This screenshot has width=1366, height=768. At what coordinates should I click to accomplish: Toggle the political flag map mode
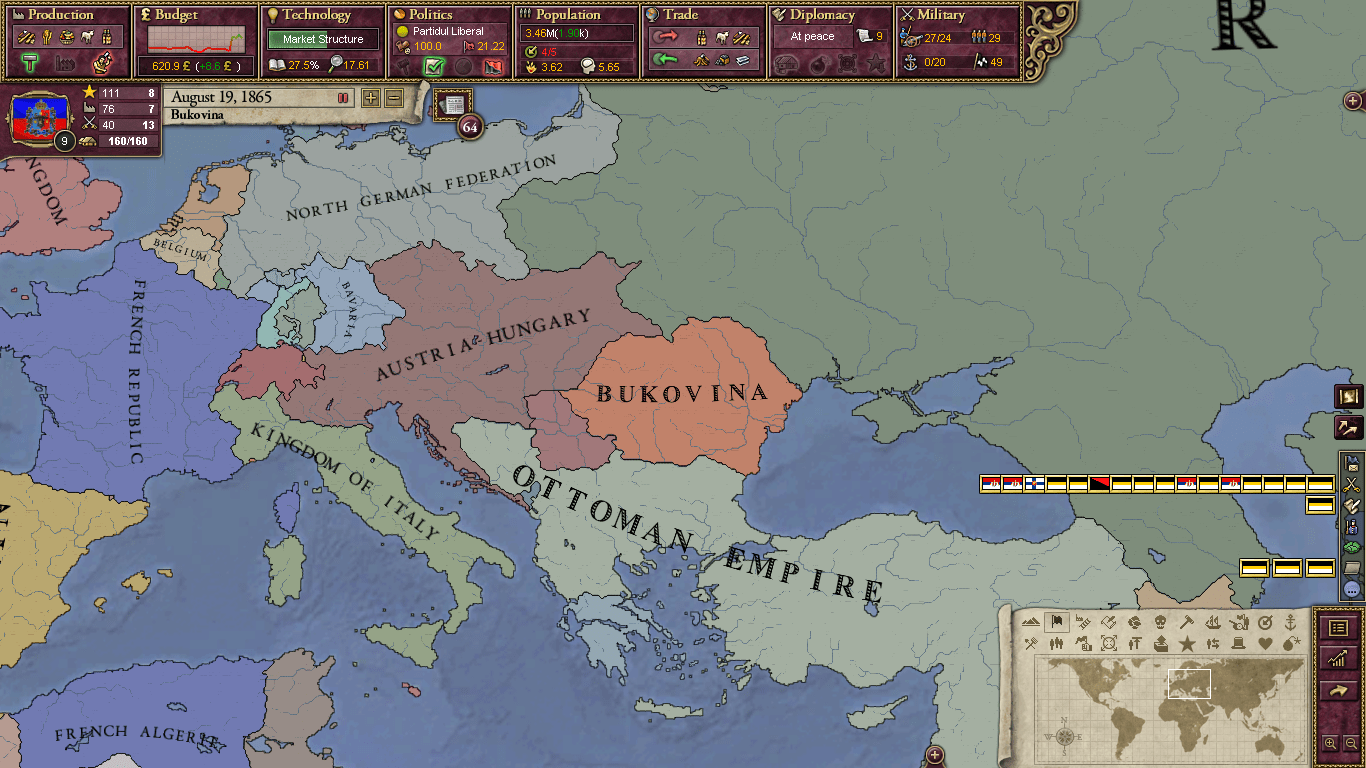point(1056,622)
